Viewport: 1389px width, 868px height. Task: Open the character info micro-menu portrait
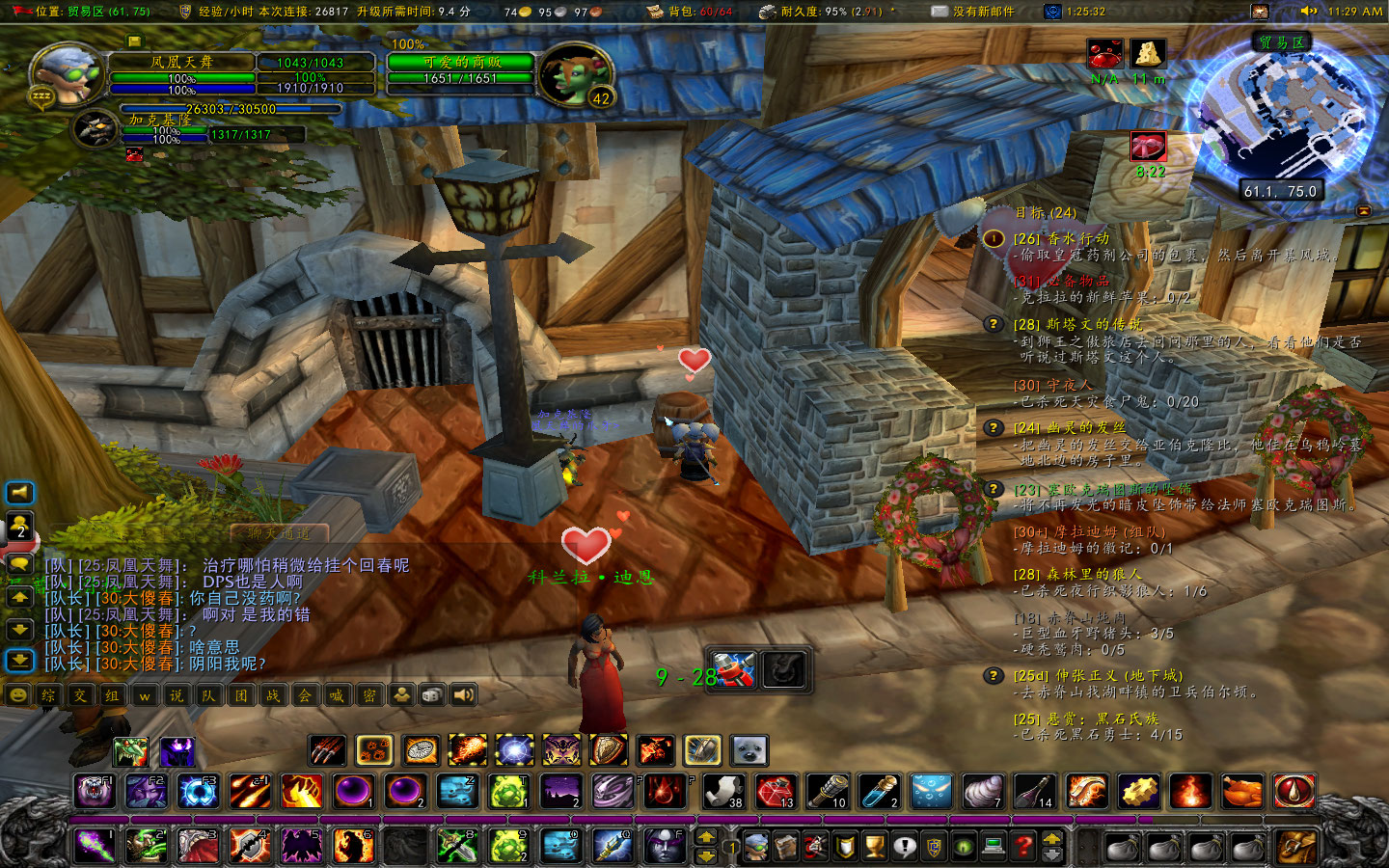tap(755, 846)
